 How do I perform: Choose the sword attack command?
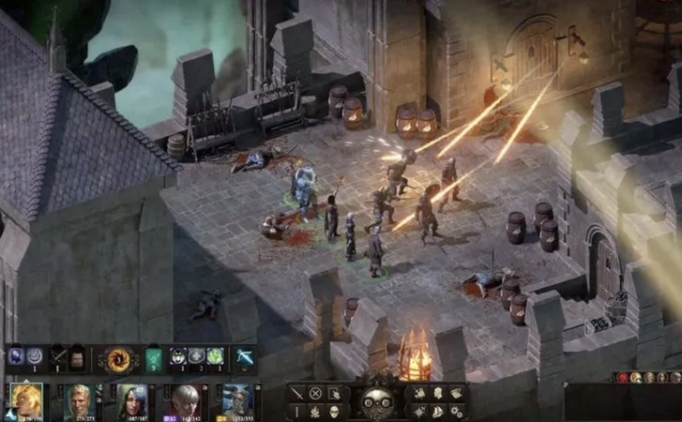(297, 393)
